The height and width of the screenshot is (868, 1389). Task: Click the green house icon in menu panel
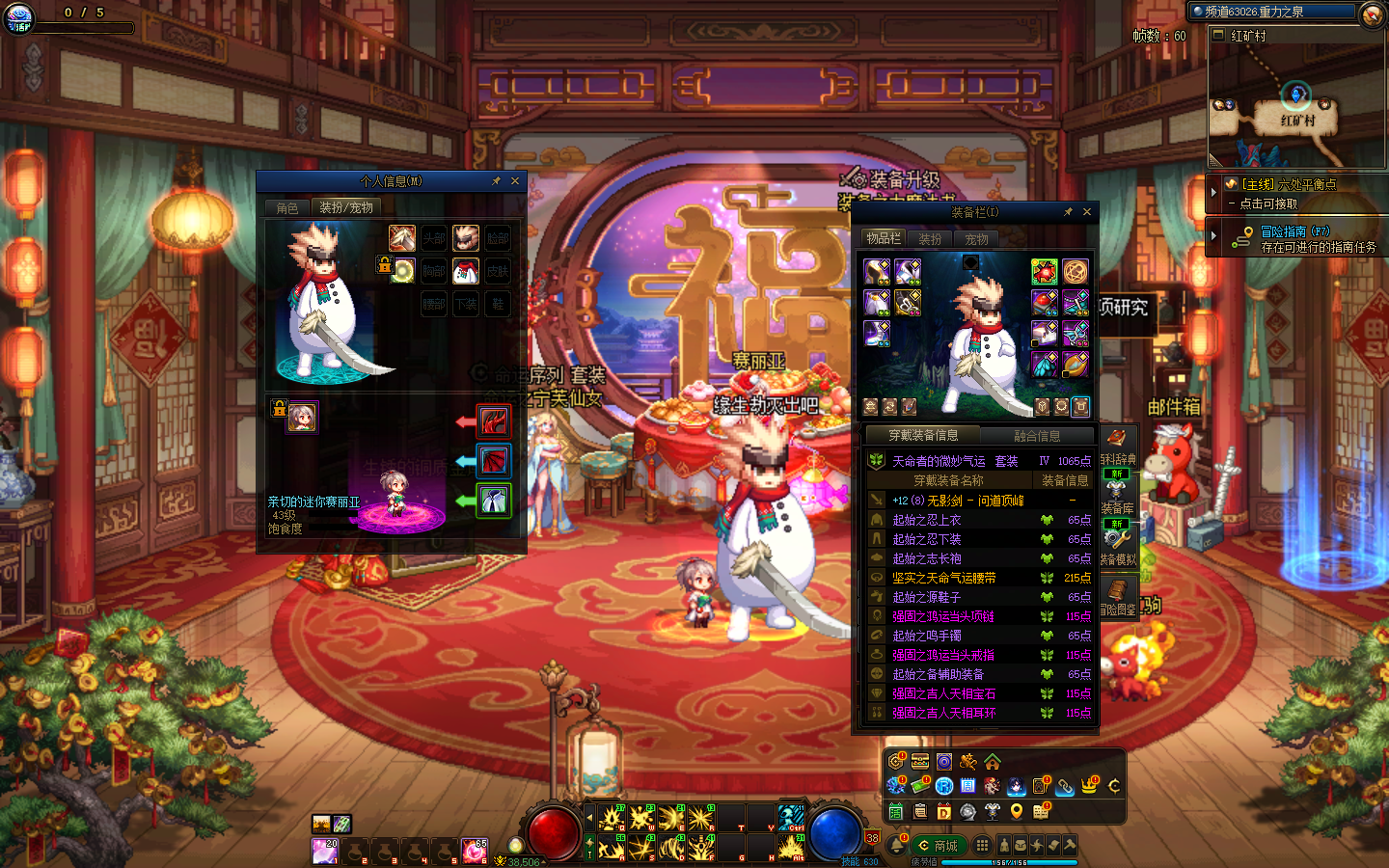(993, 762)
